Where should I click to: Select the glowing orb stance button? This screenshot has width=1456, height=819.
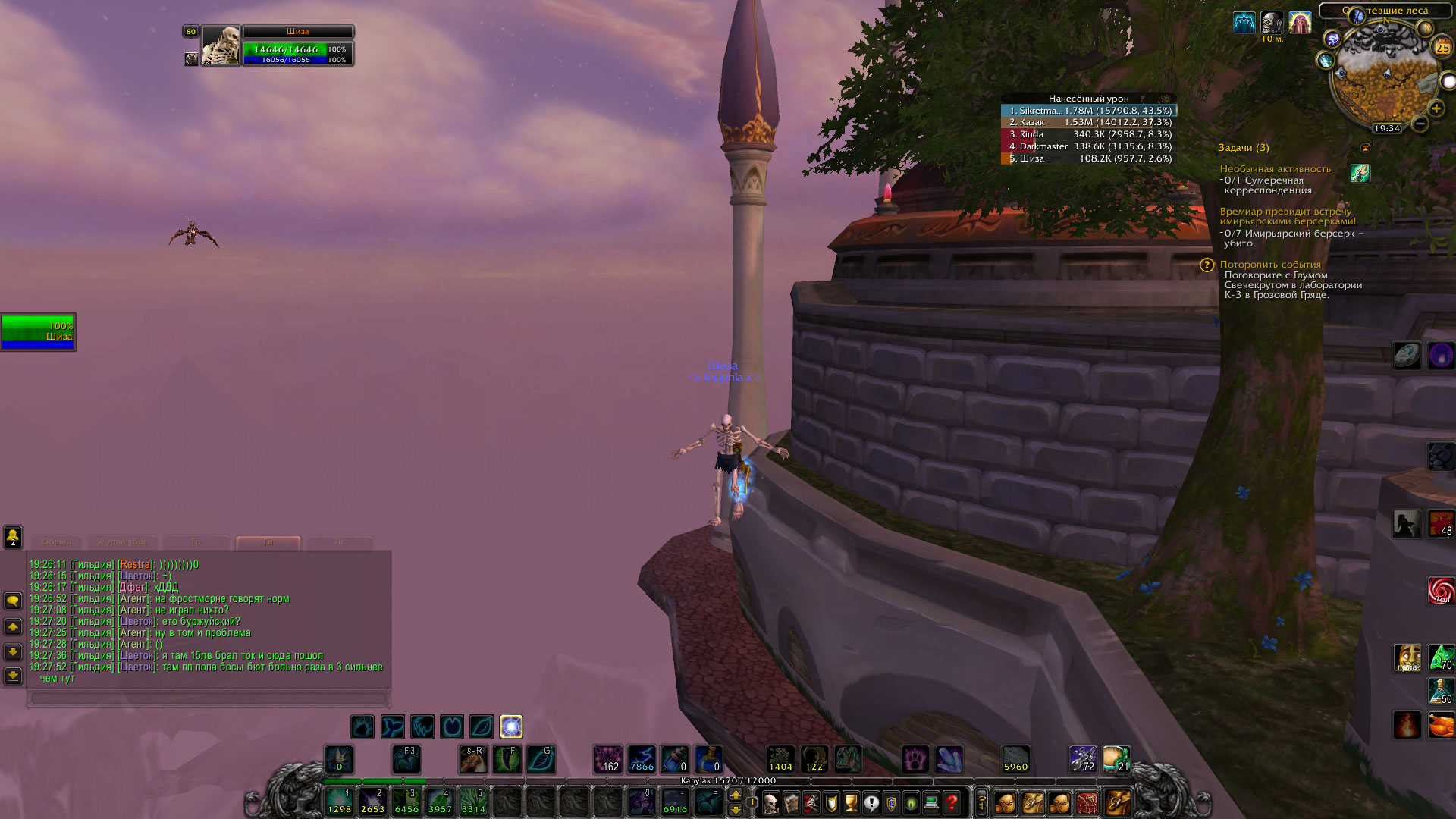pos(511,727)
